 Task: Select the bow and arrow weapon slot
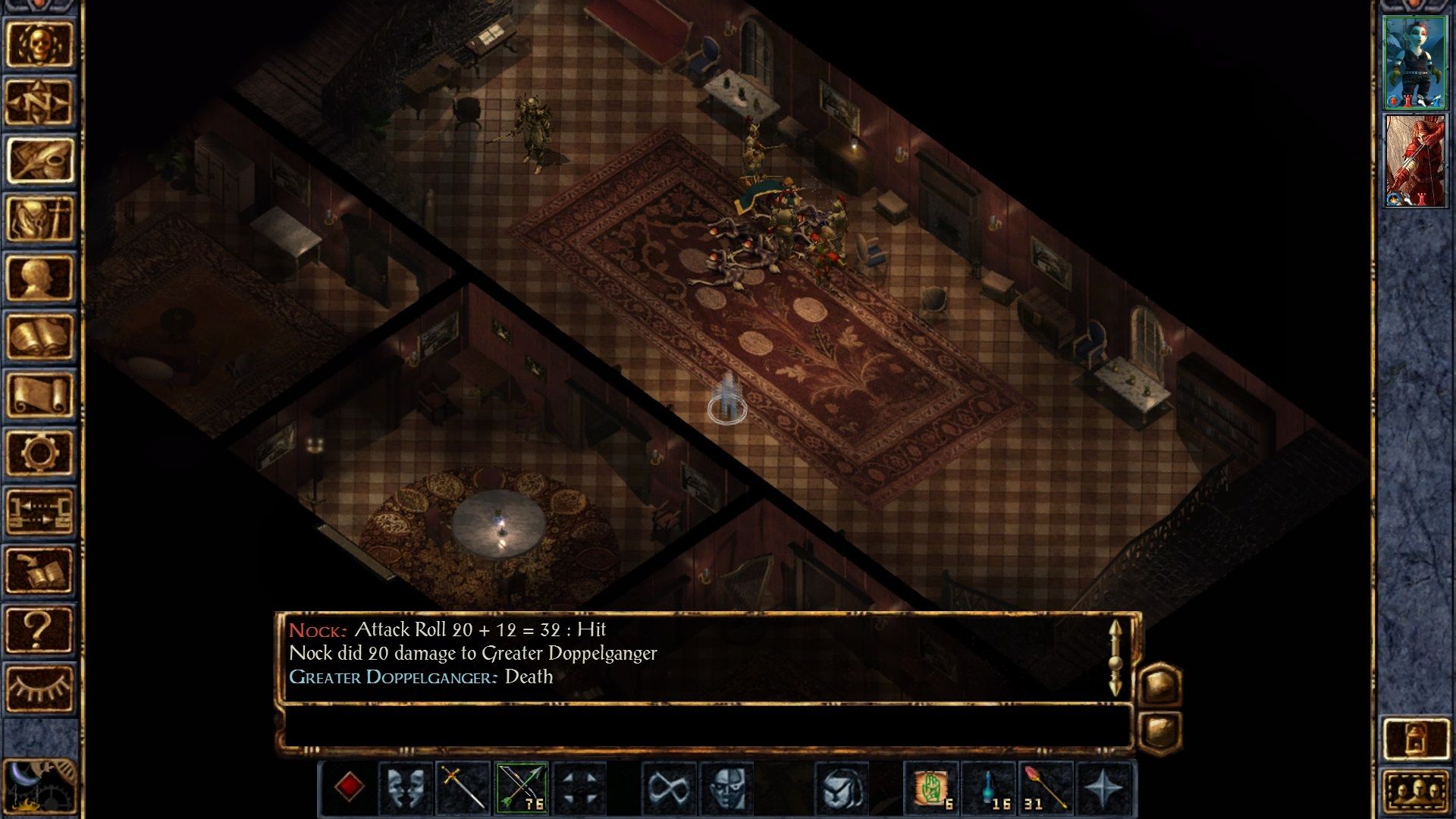tap(522, 789)
